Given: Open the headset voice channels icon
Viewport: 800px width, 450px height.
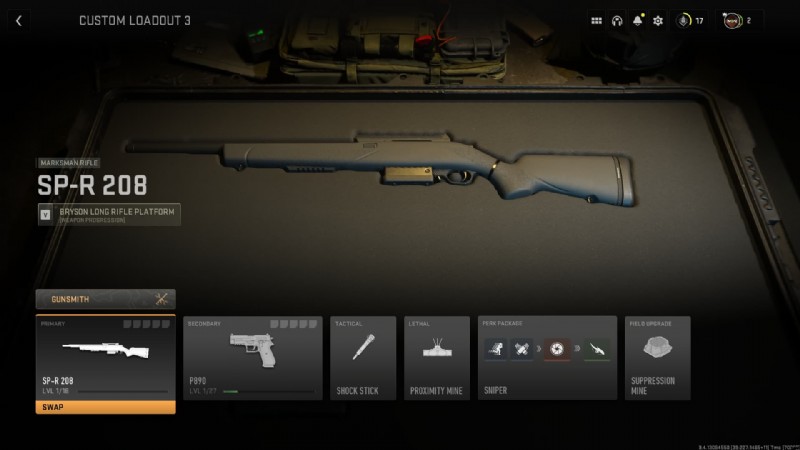Looking at the screenshot, I should [x=617, y=20].
